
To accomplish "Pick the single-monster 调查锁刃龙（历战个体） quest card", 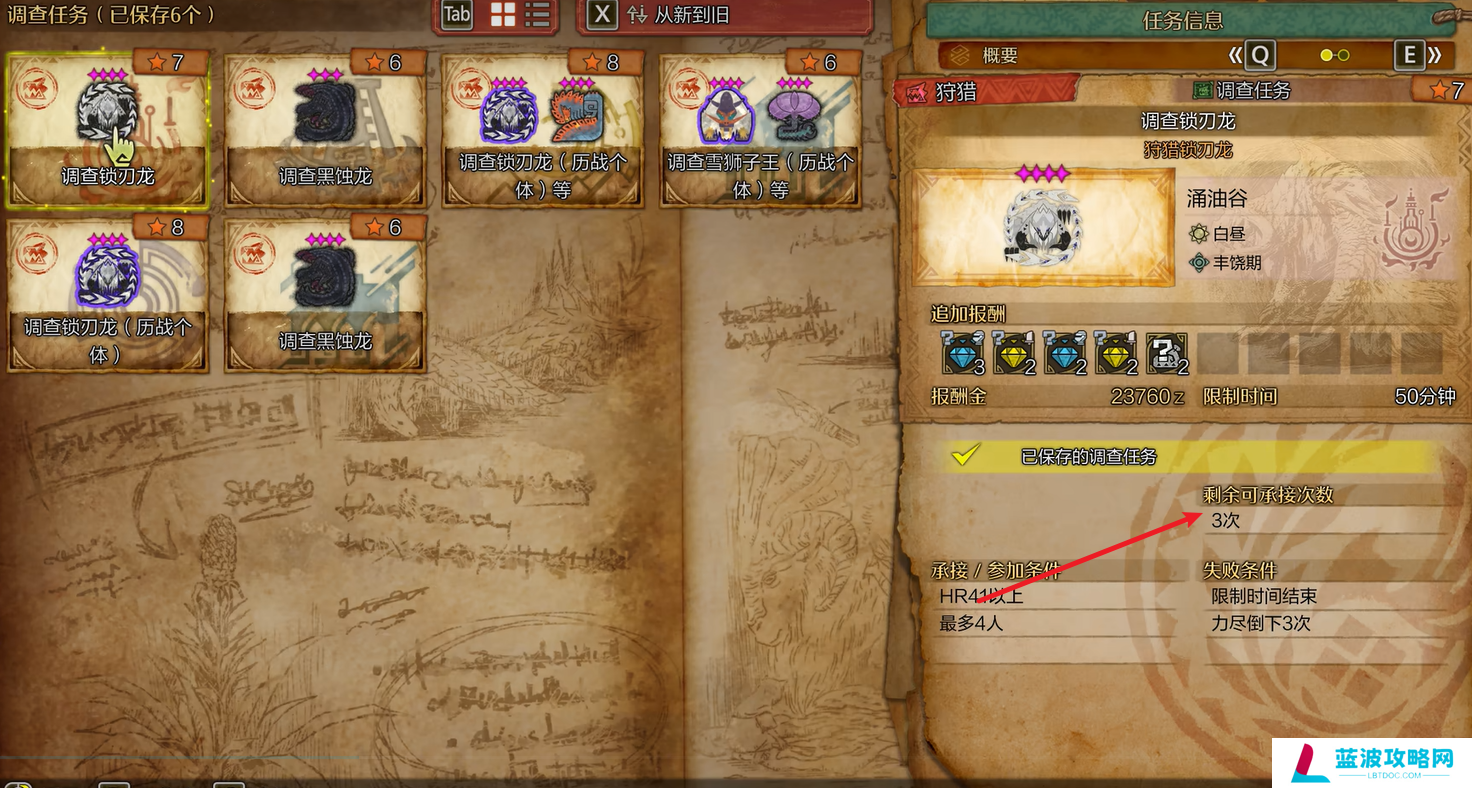I will click(x=107, y=296).
